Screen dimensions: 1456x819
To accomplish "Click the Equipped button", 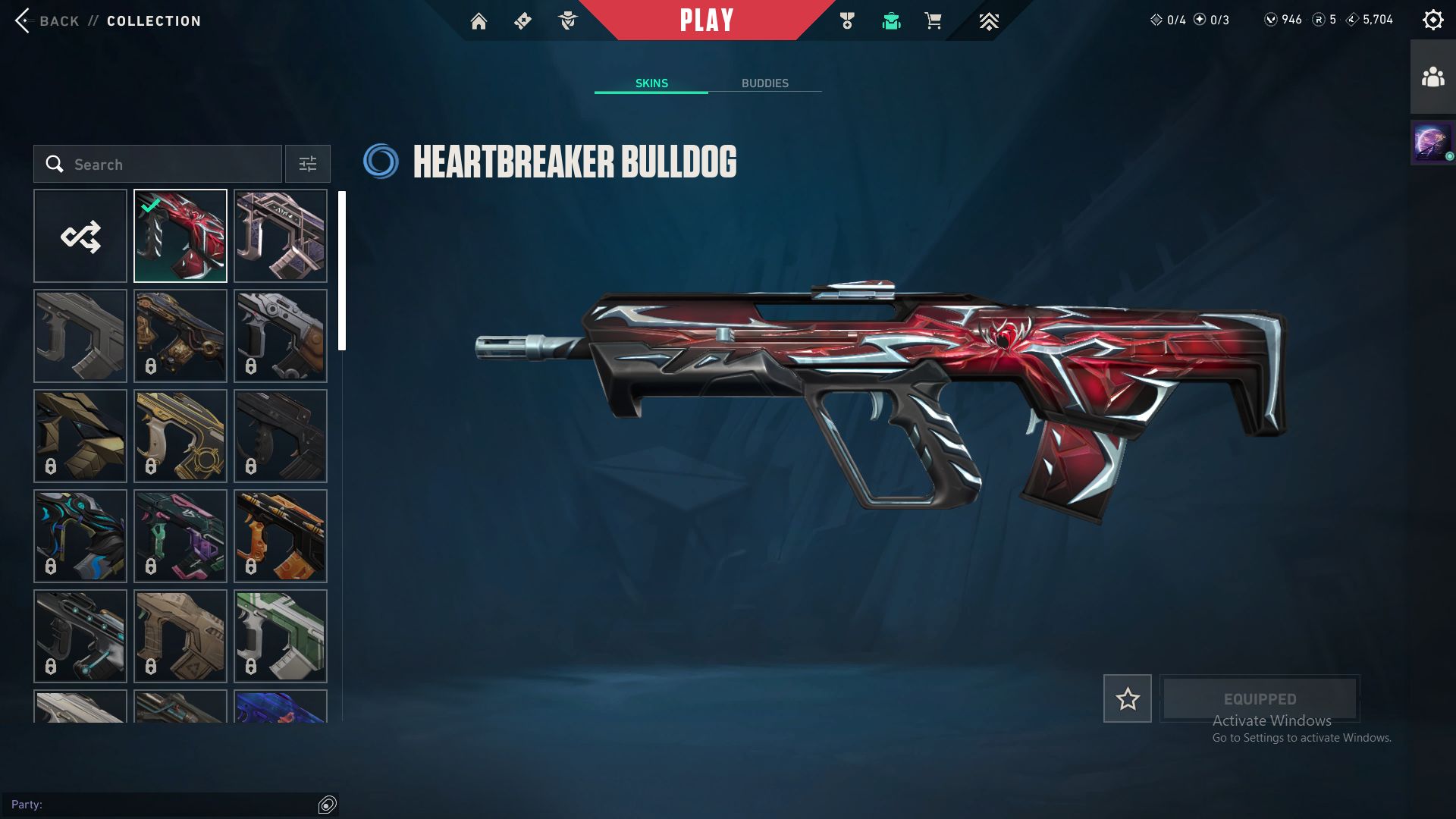I will [1260, 699].
